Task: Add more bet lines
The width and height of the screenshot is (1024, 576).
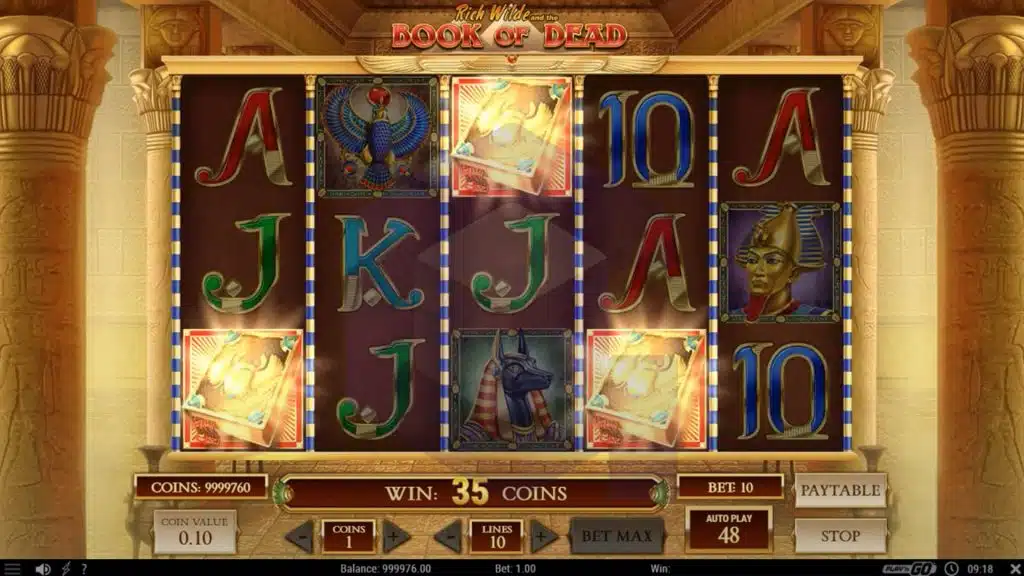Action: pyautogui.click(x=543, y=536)
